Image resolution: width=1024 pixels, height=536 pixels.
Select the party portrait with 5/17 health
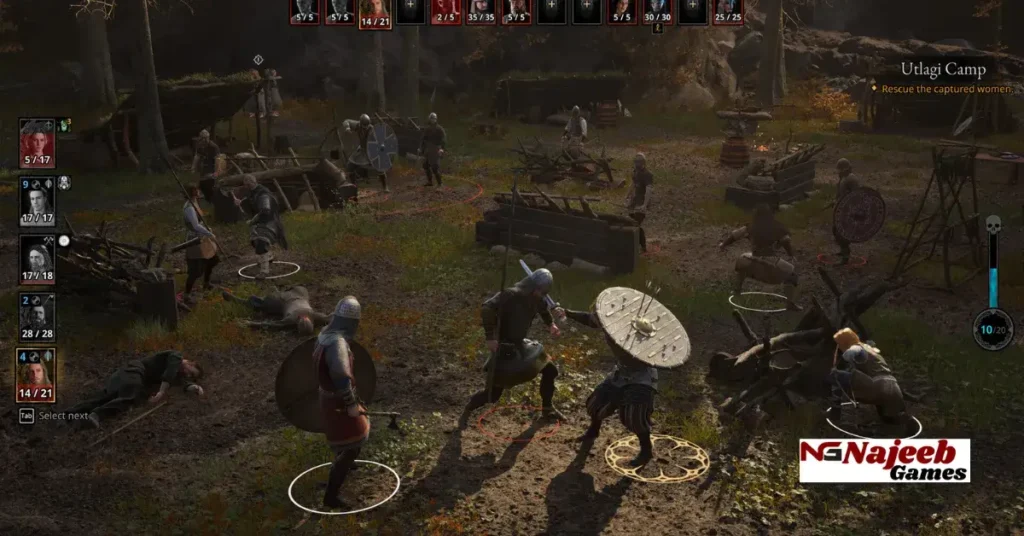[37, 143]
